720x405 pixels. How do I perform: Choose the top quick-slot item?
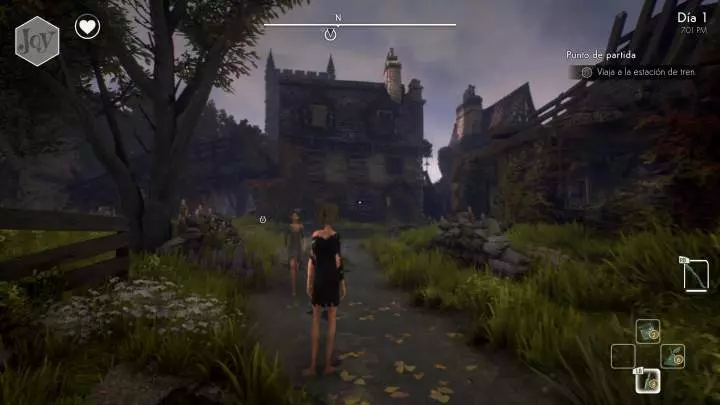tap(648, 331)
